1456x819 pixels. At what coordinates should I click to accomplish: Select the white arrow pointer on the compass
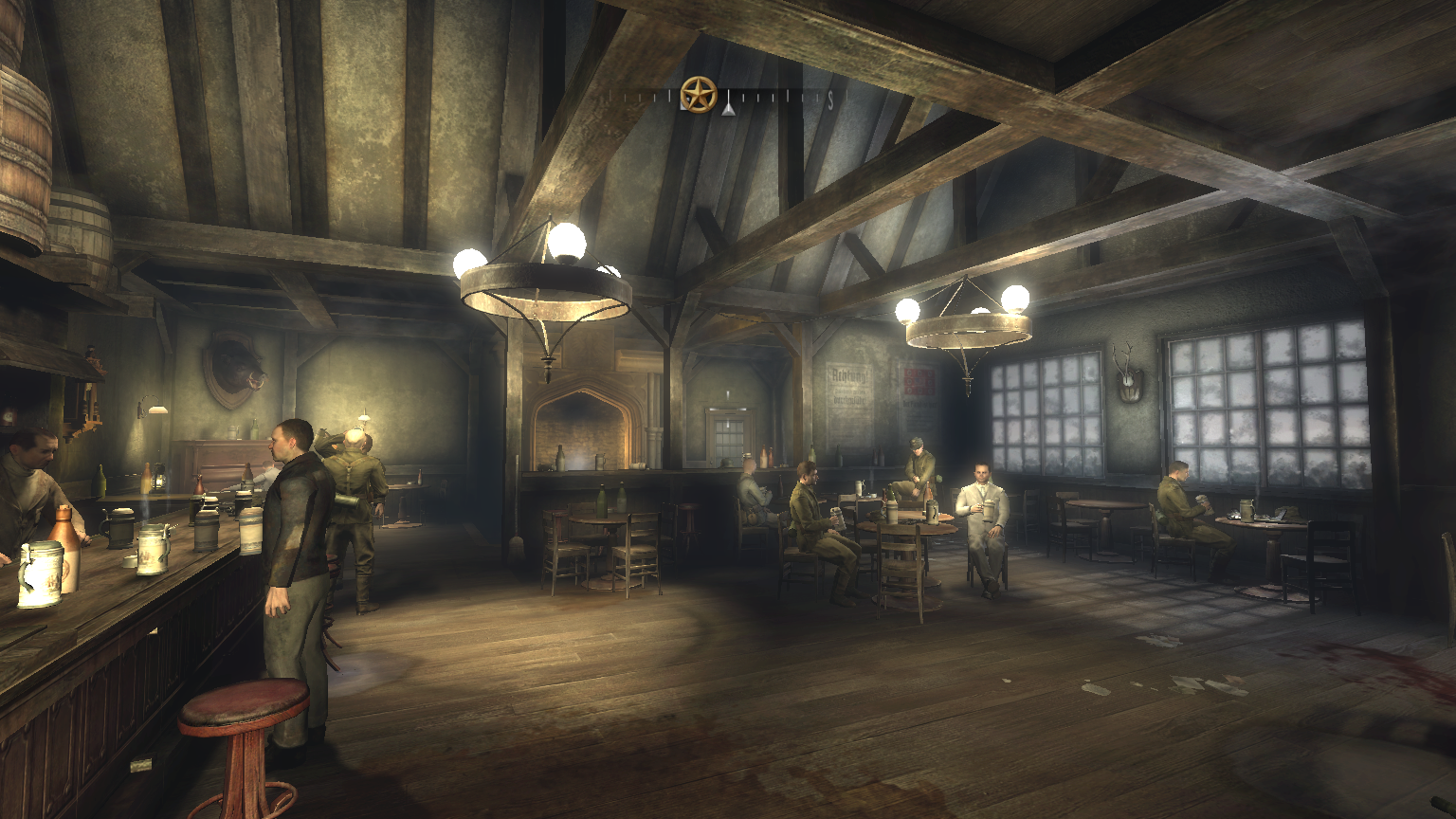[727, 108]
